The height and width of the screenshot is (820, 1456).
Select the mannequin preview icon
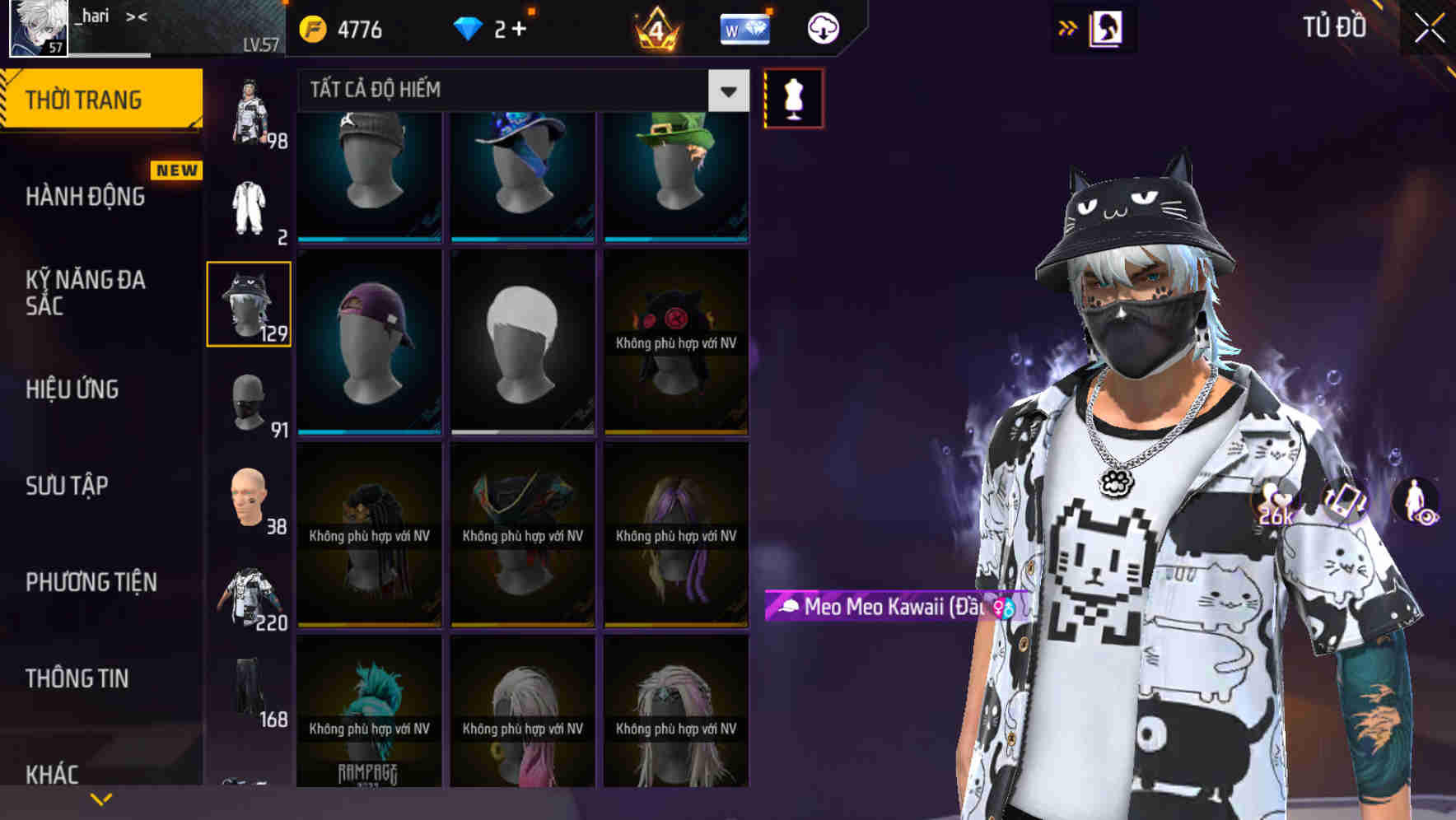coord(792,97)
